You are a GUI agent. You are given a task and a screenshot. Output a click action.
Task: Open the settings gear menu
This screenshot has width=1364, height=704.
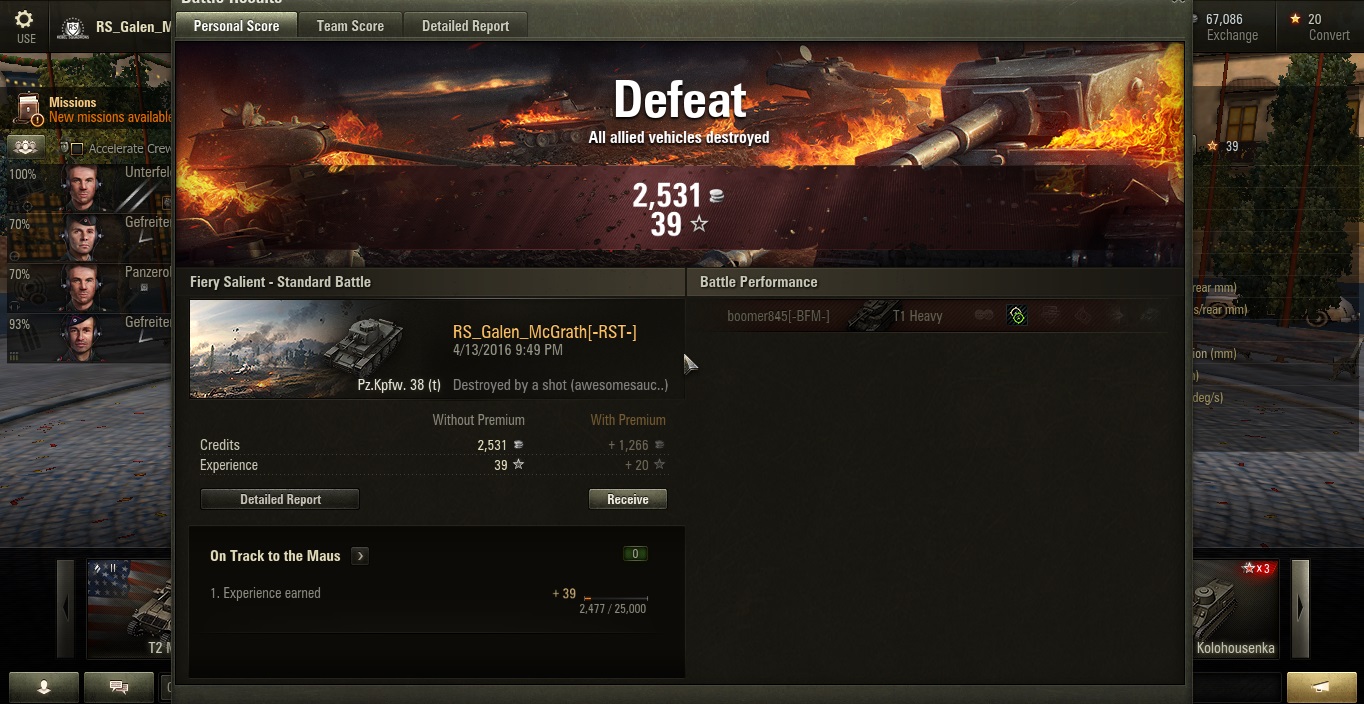coord(25,25)
